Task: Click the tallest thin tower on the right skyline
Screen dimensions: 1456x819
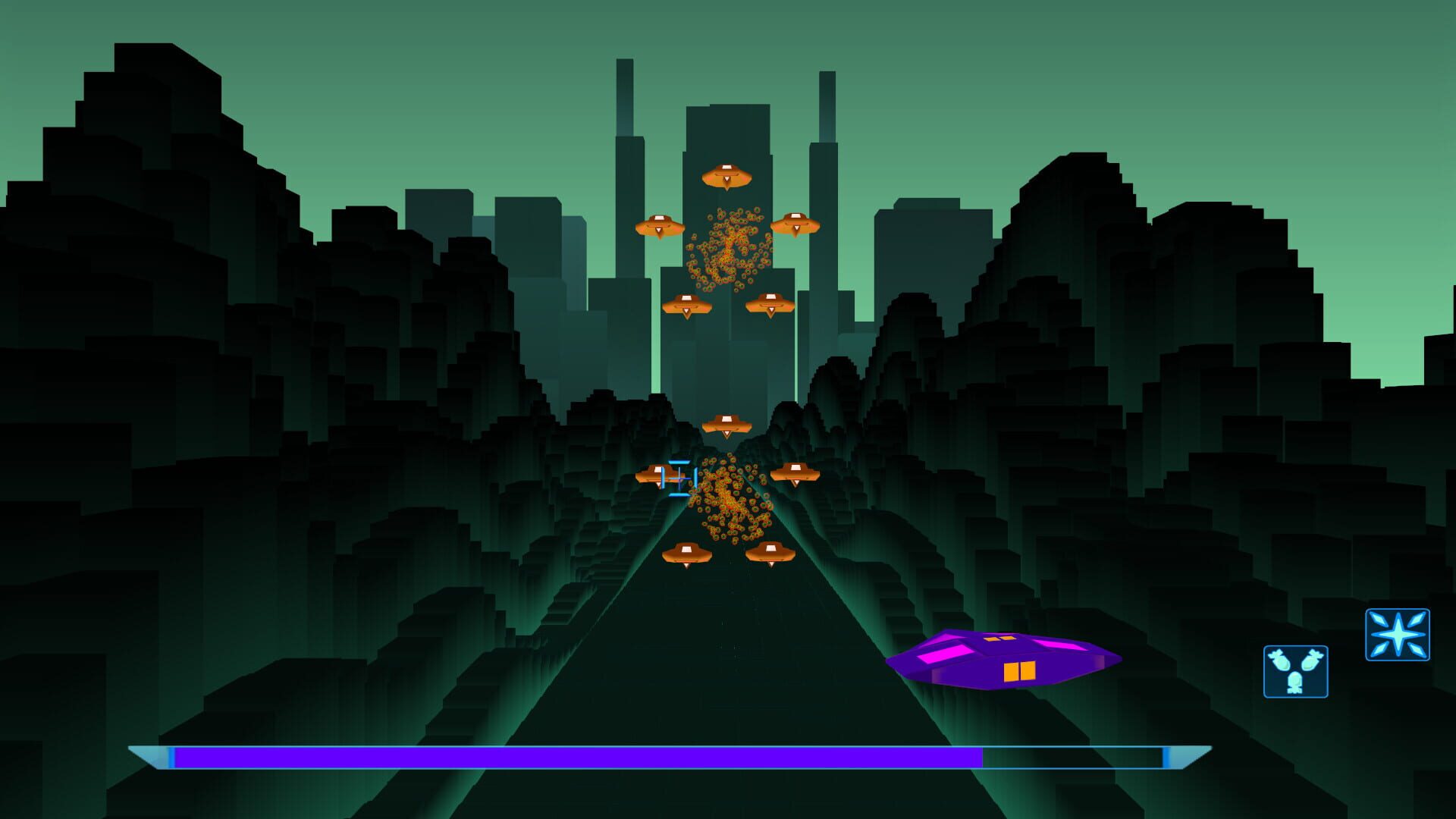Action: tap(827, 136)
